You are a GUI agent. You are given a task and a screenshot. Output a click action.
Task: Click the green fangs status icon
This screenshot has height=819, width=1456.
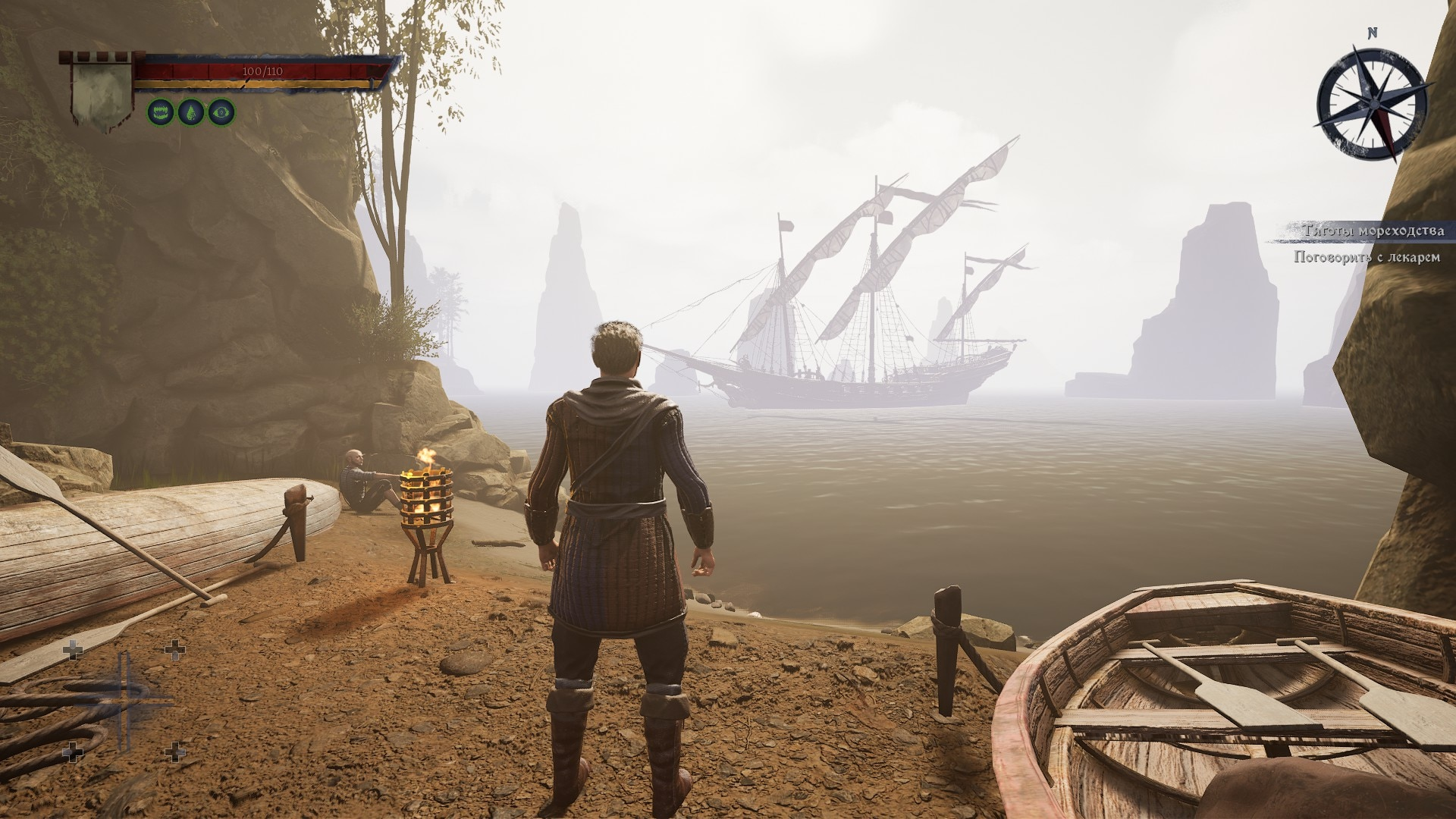[161, 113]
